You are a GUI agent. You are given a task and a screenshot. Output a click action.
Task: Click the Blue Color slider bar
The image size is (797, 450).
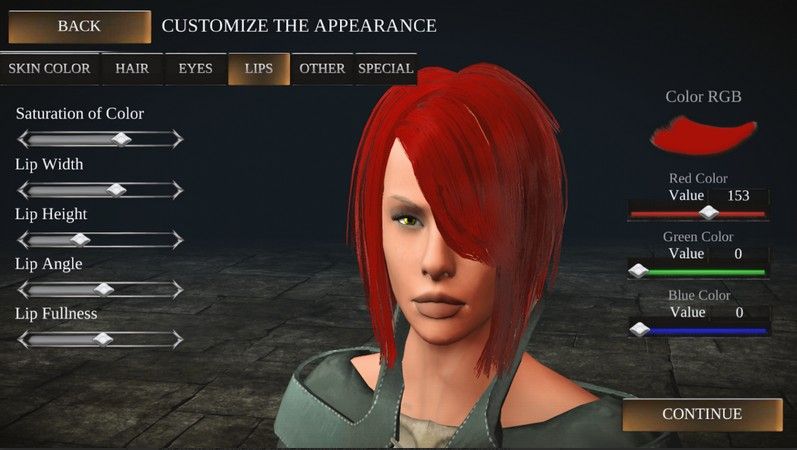(x=698, y=329)
